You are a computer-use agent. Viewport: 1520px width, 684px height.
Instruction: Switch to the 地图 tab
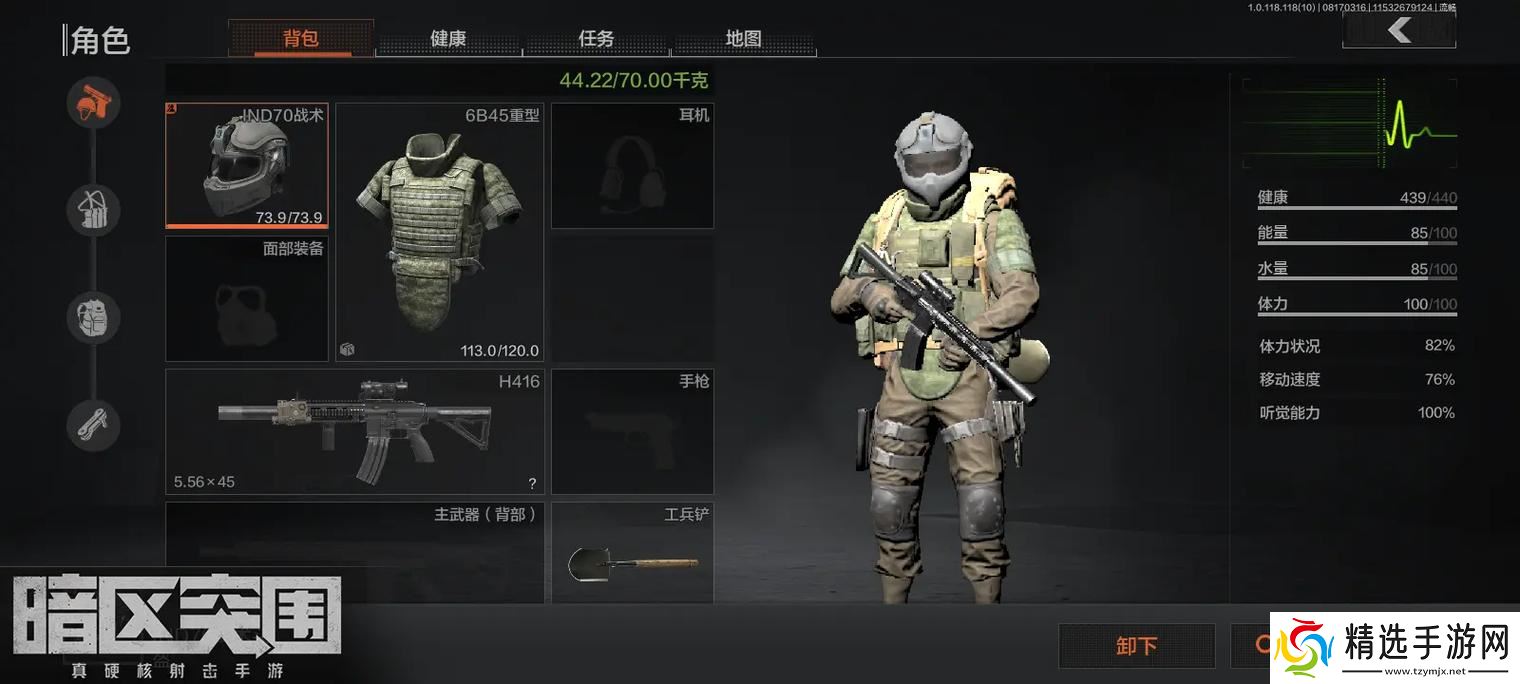[743, 39]
